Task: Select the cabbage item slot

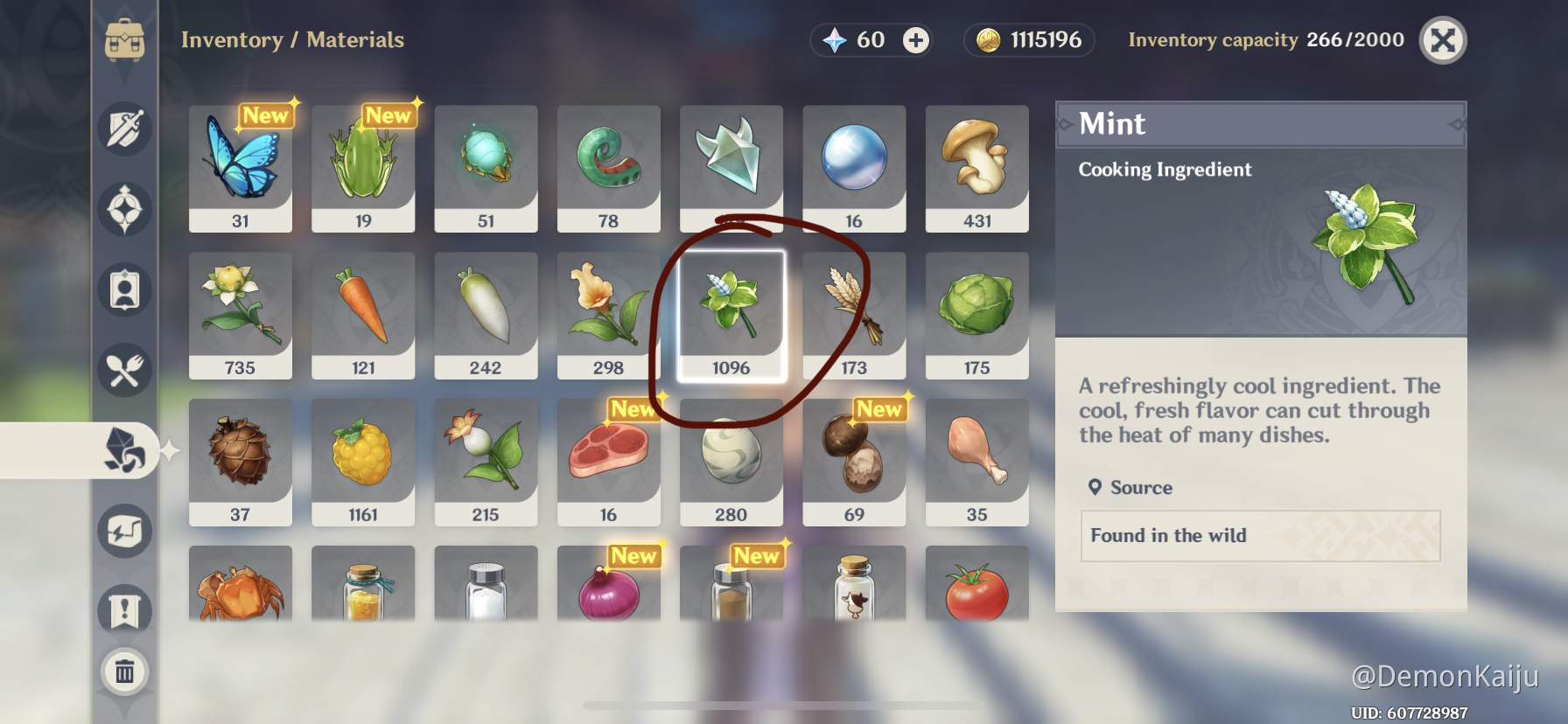Action: (976, 316)
